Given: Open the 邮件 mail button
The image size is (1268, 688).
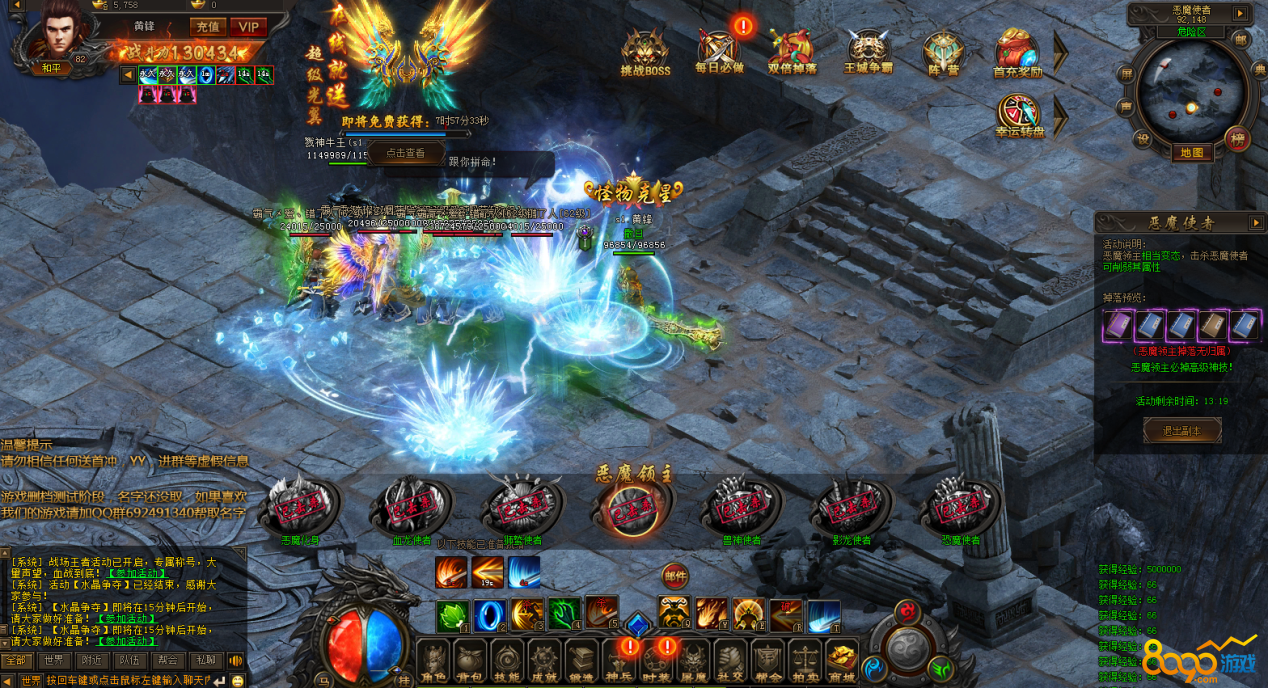Looking at the screenshot, I should [x=675, y=575].
